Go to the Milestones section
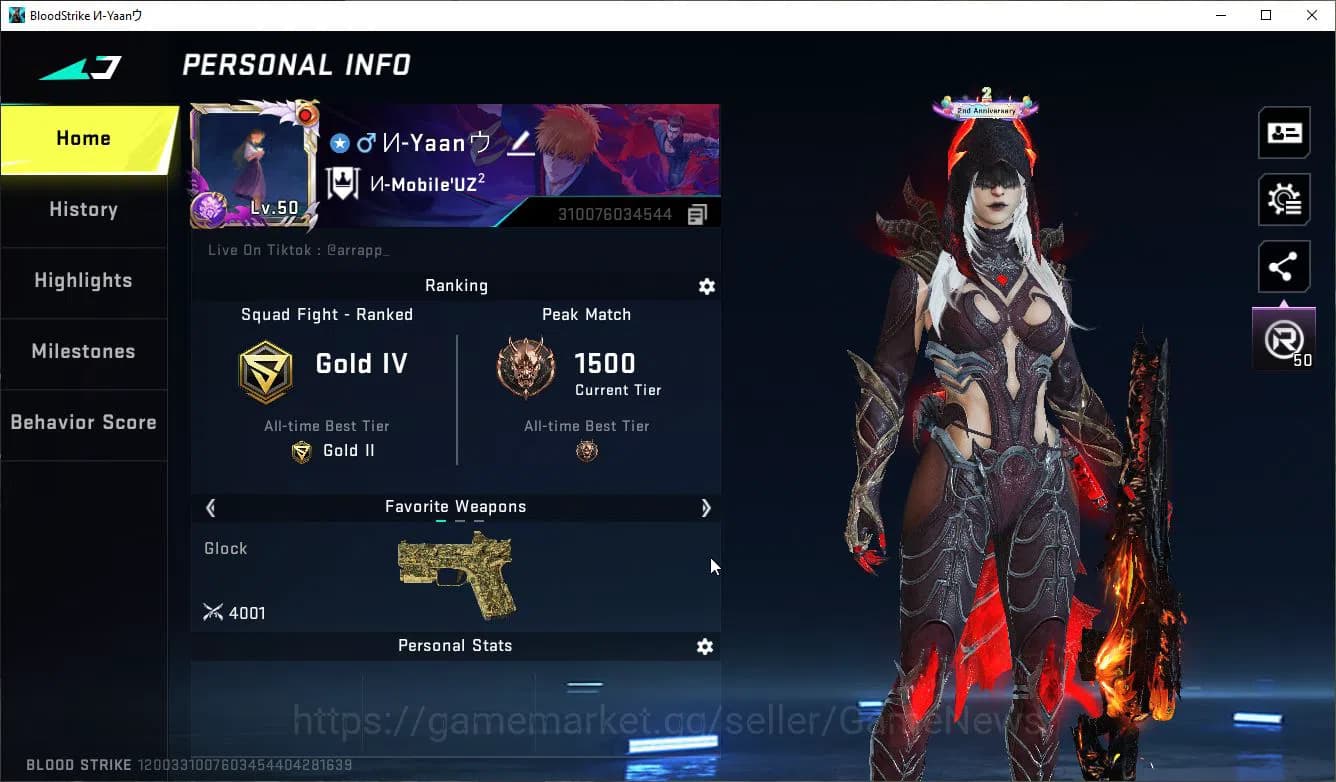The image size is (1336, 782). [83, 352]
